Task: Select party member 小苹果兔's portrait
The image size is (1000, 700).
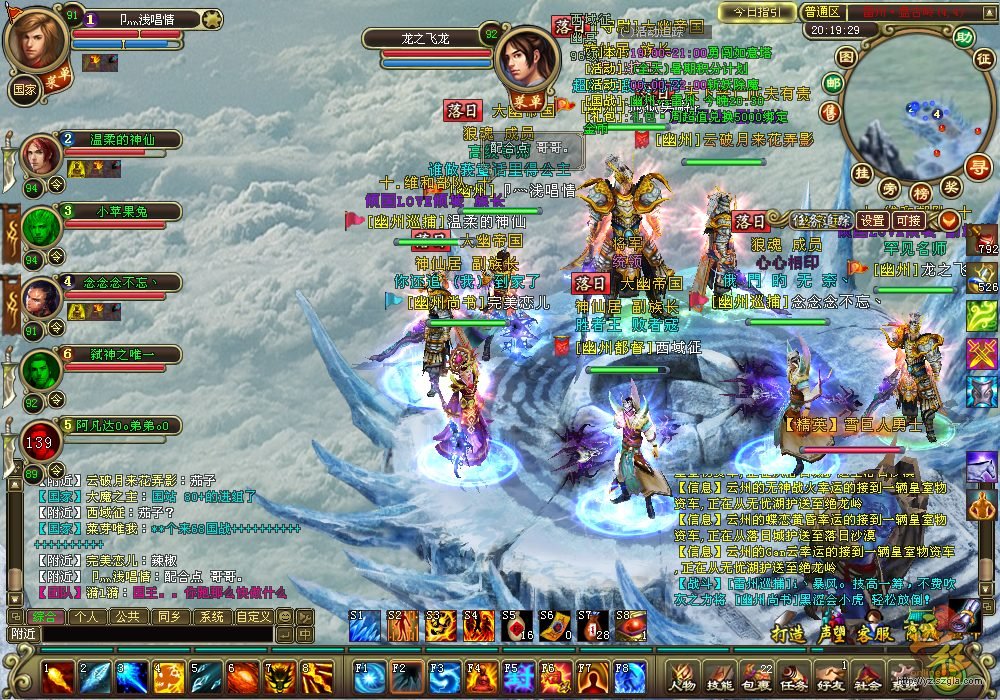Action: click(41, 228)
